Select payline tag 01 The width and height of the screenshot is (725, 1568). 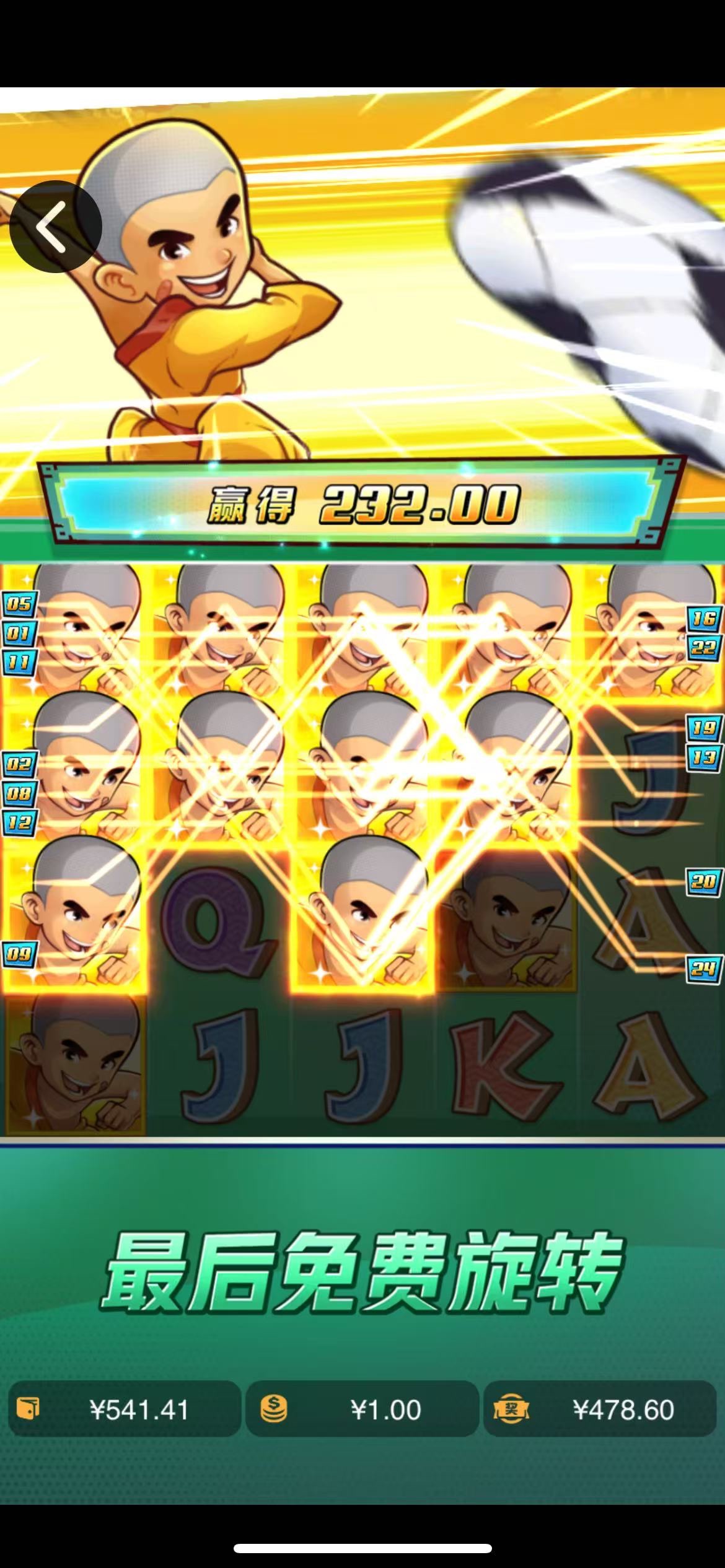tap(19, 634)
